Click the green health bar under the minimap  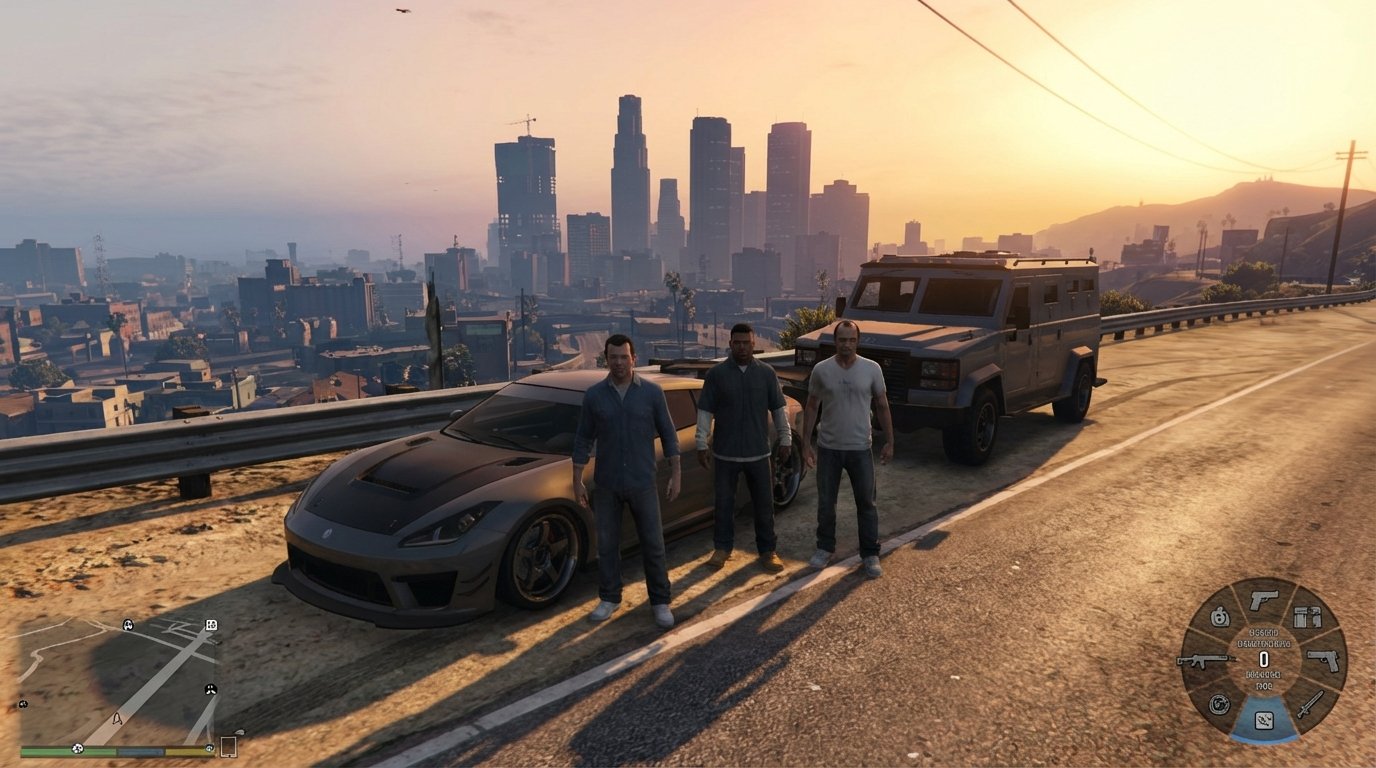[x=66, y=750]
